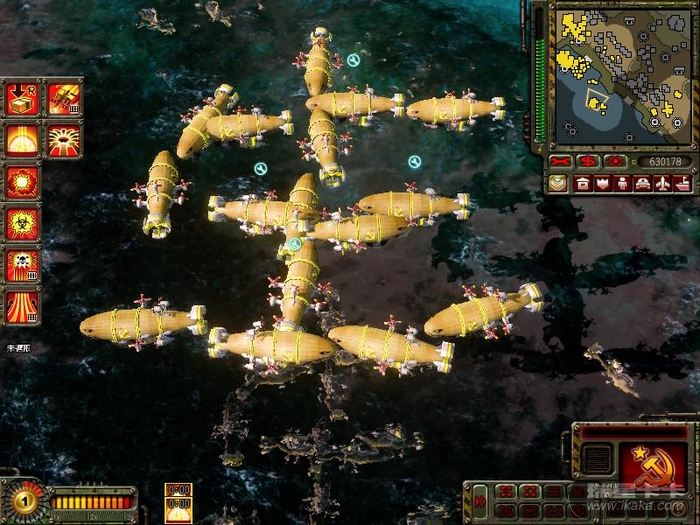Open the structures production tab
Screen dimensions: 700x525
[583, 183]
